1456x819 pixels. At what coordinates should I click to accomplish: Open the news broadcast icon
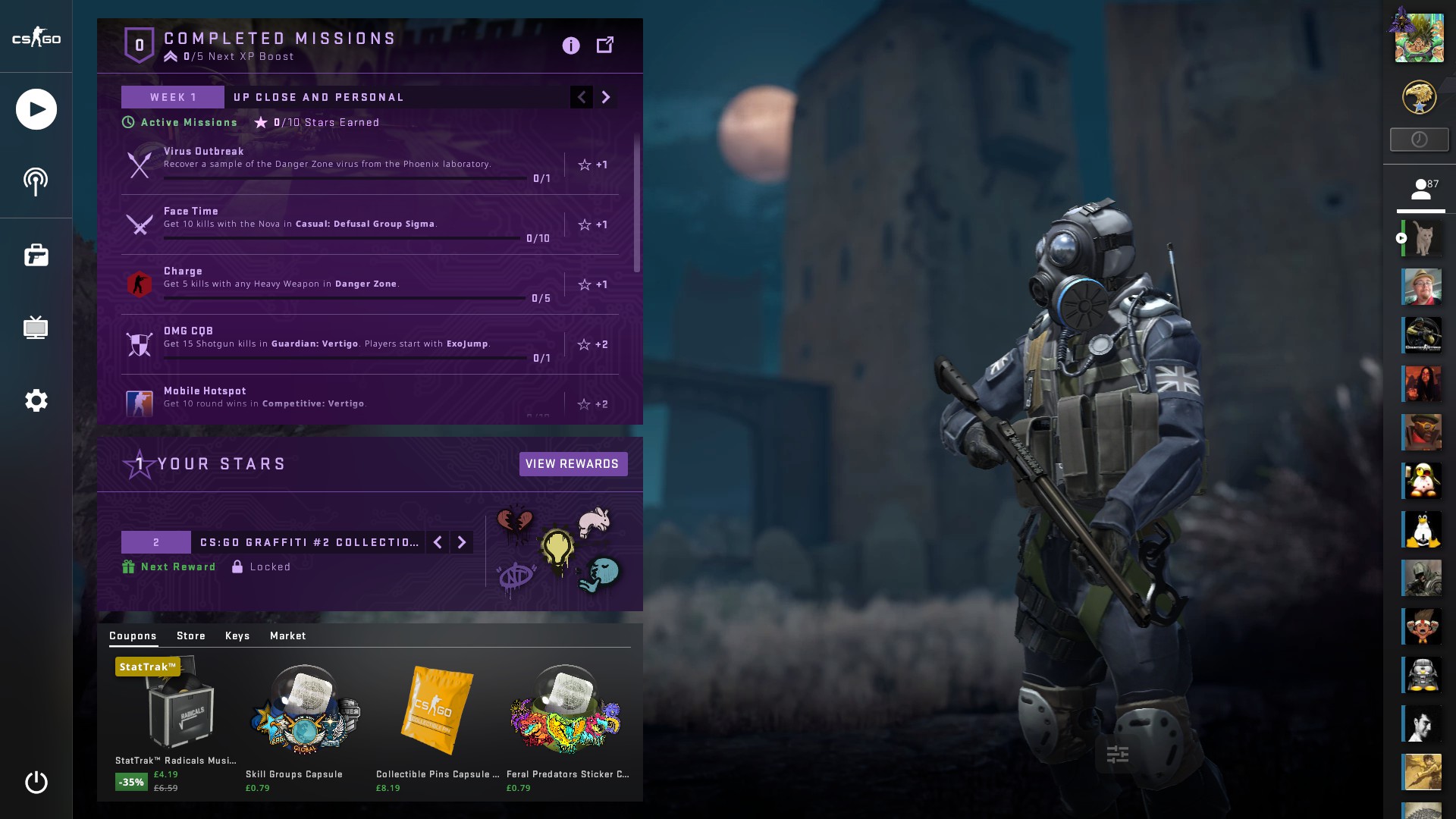[x=36, y=182]
